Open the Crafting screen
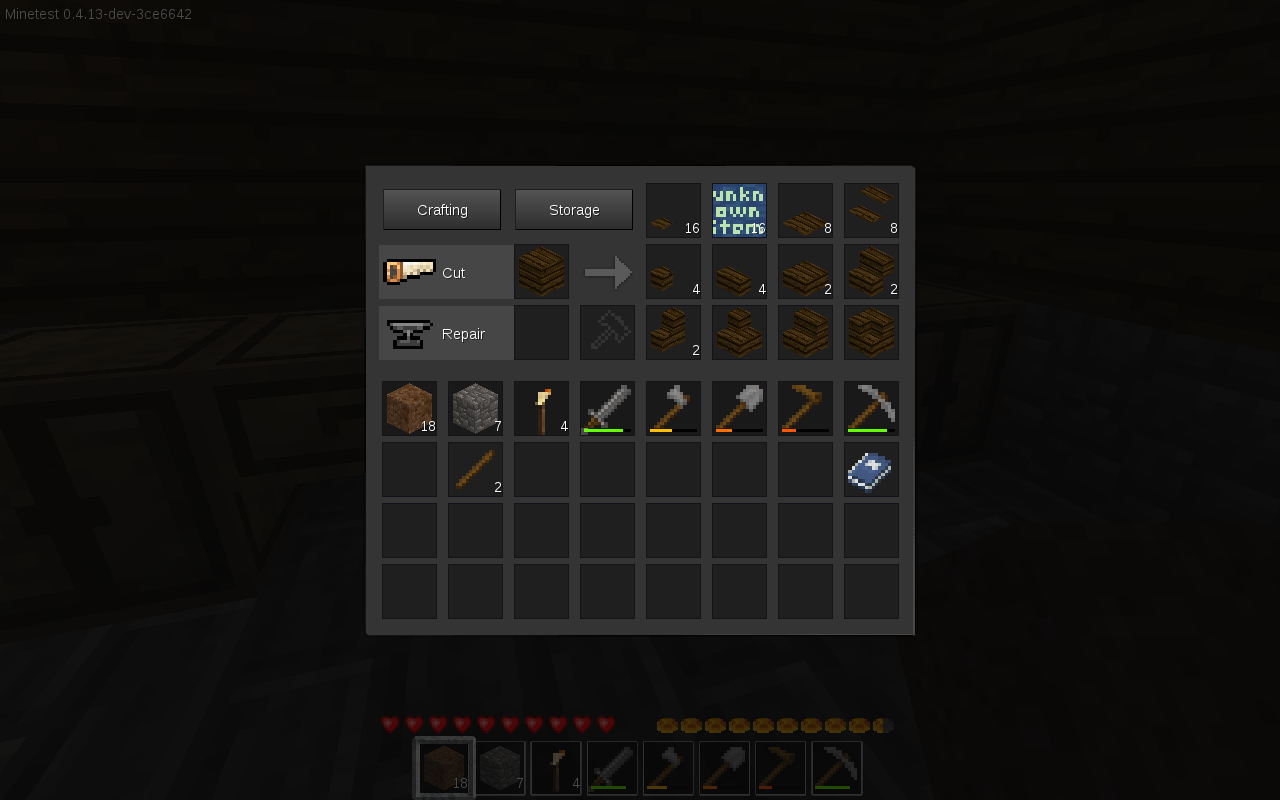1280x800 pixels. [x=441, y=209]
